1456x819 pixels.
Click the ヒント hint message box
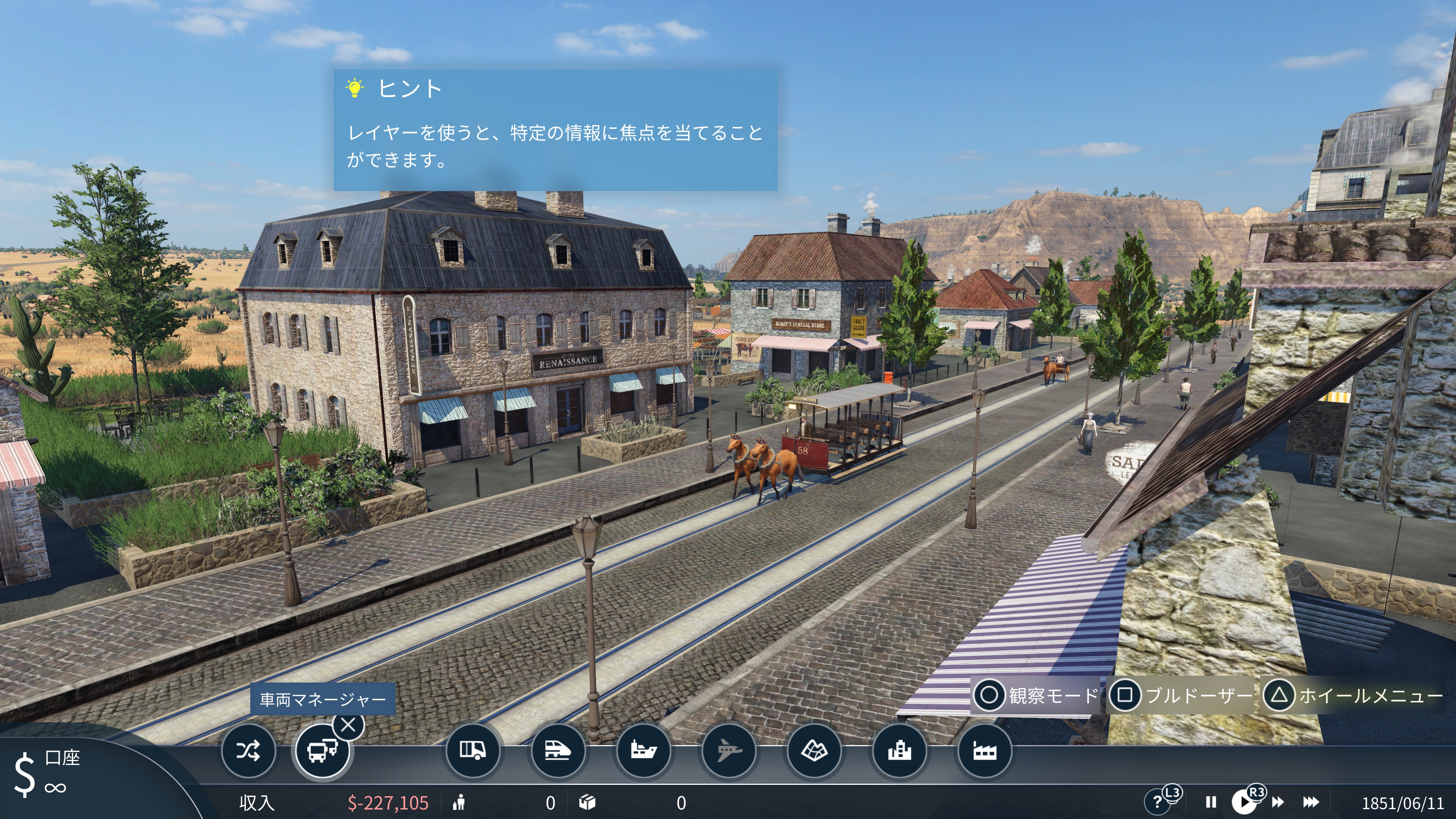555,130
